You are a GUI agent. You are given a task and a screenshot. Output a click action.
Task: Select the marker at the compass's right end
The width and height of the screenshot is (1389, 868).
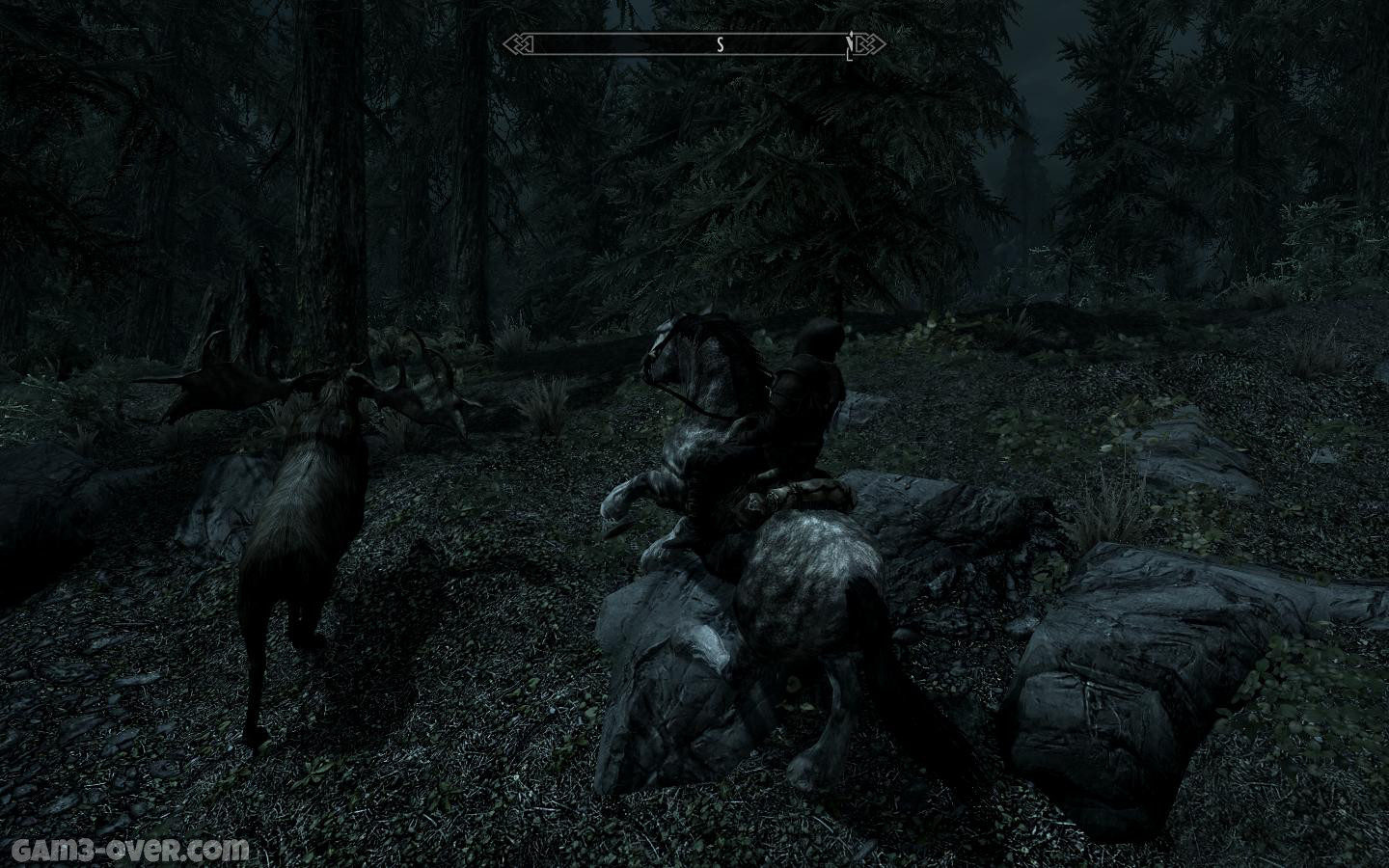click(x=849, y=47)
